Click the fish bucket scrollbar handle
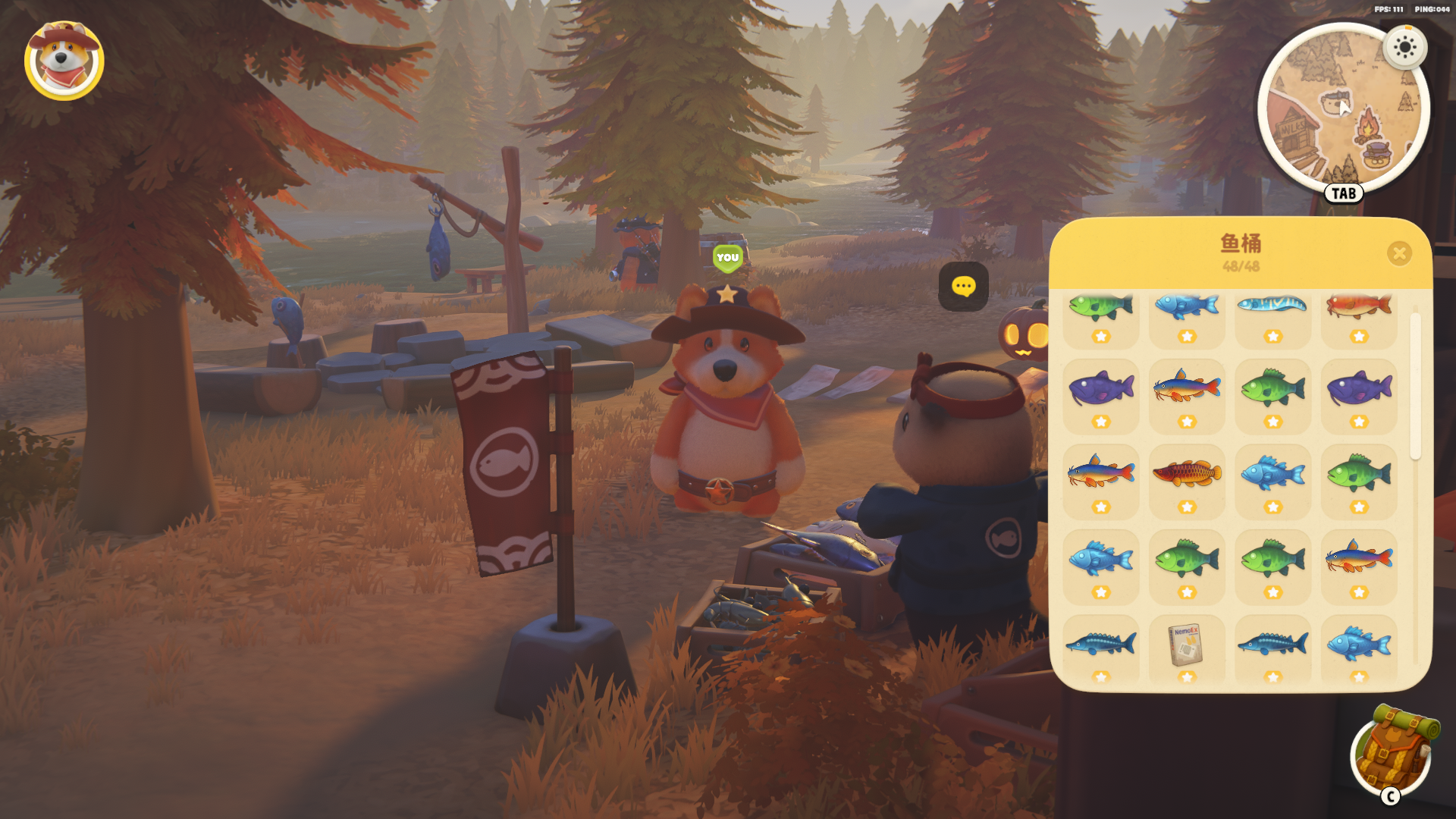 pyautogui.click(x=1415, y=386)
